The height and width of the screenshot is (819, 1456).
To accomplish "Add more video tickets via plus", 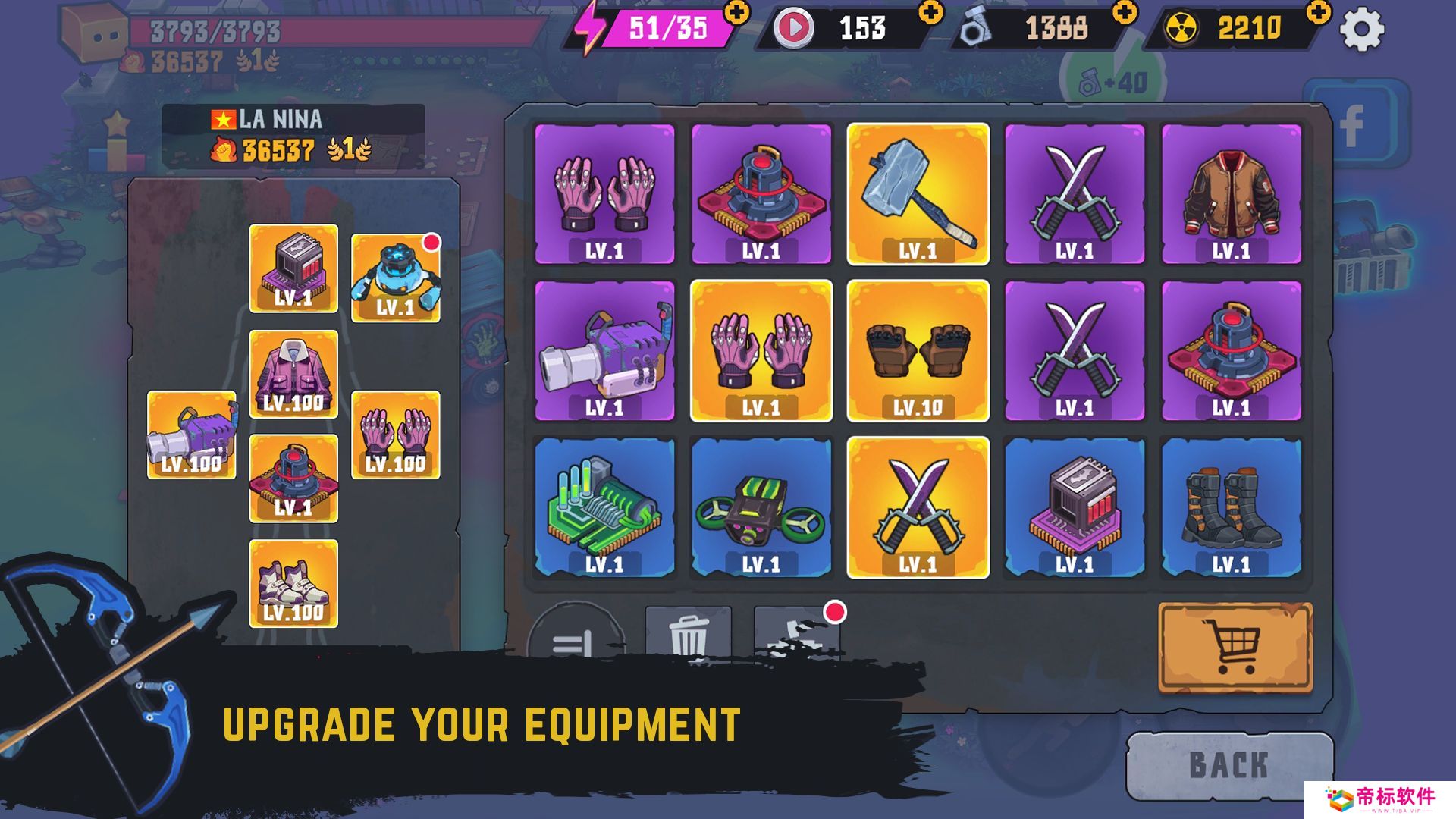I will pyautogui.click(x=930, y=13).
